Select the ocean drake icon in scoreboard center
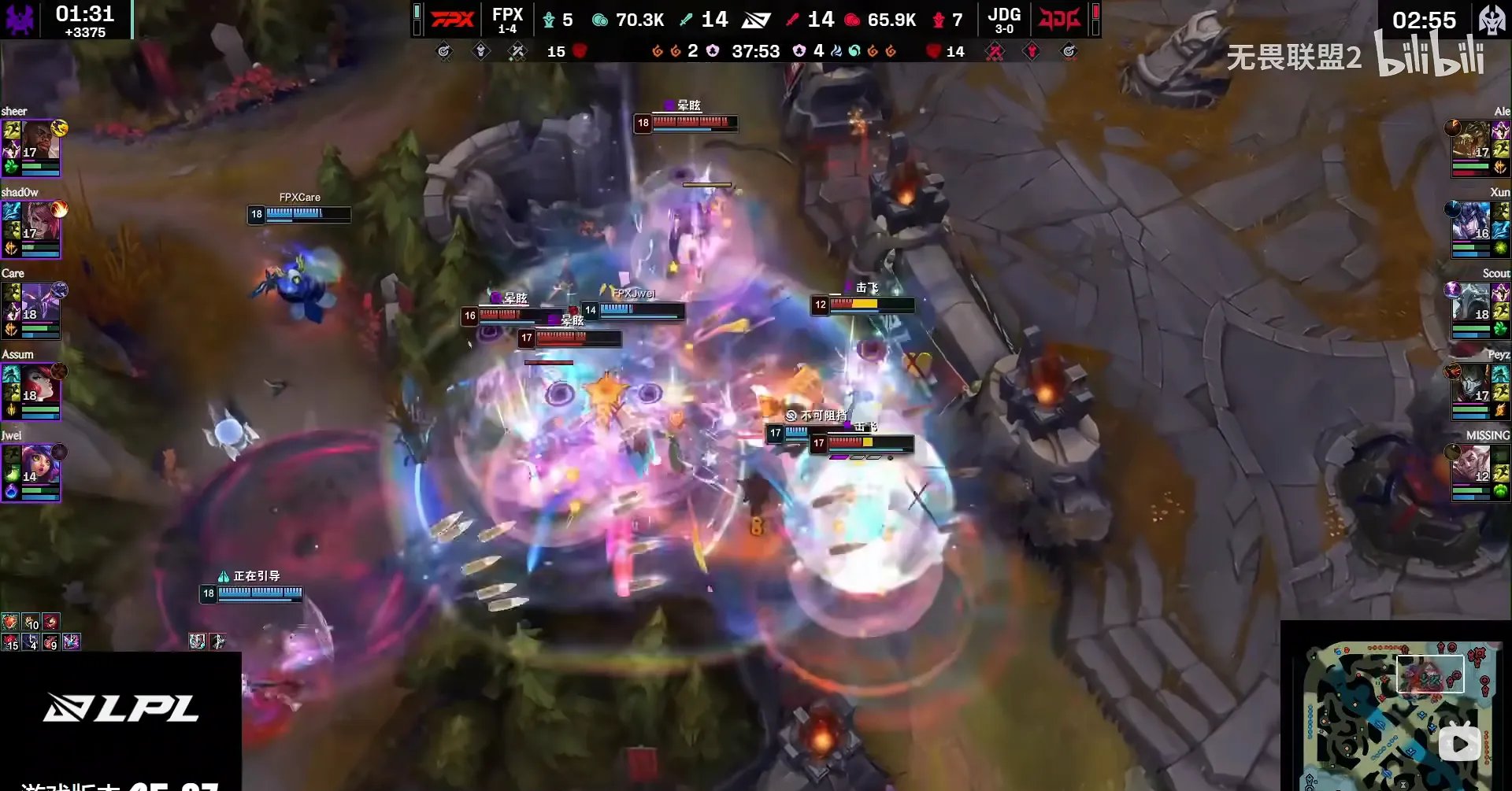The image size is (1512, 791). click(855, 51)
